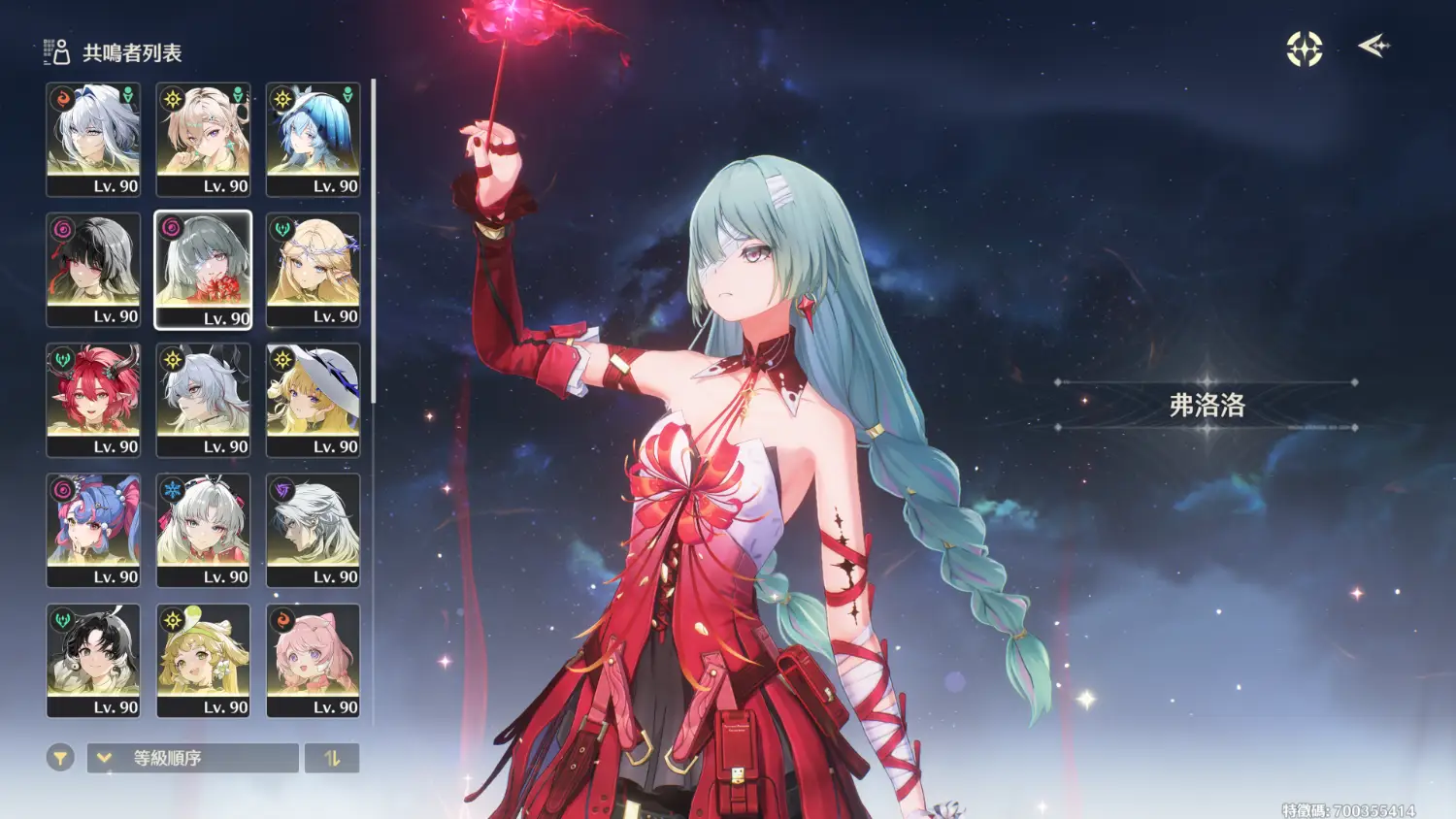
Task: Pick the white-haired Glacio resonator portrait
Action: point(203,530)
